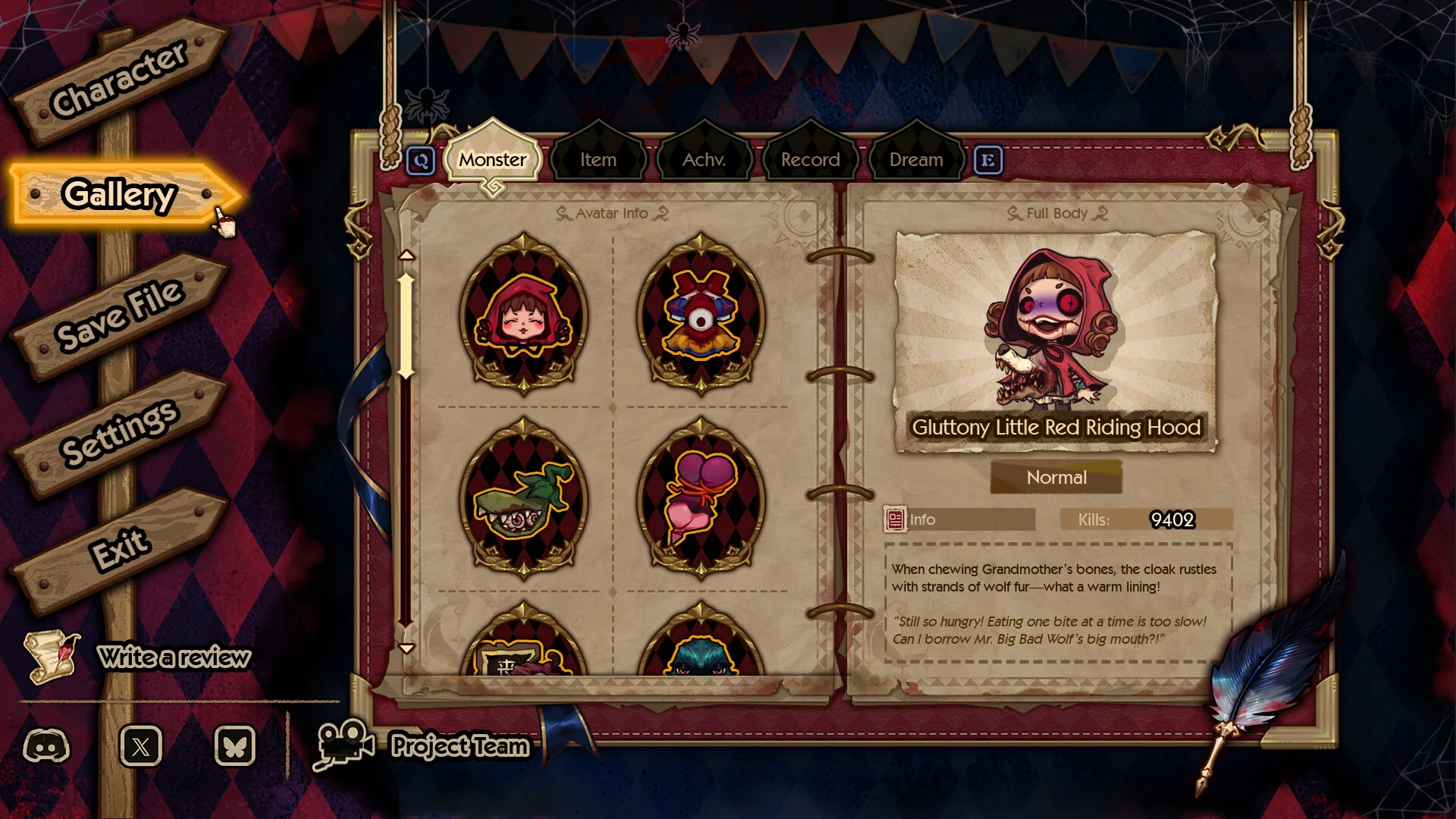The height and width of the screenshot is (819, 1456).
Task: Switch to the Item tab
Action: [598, 160]
